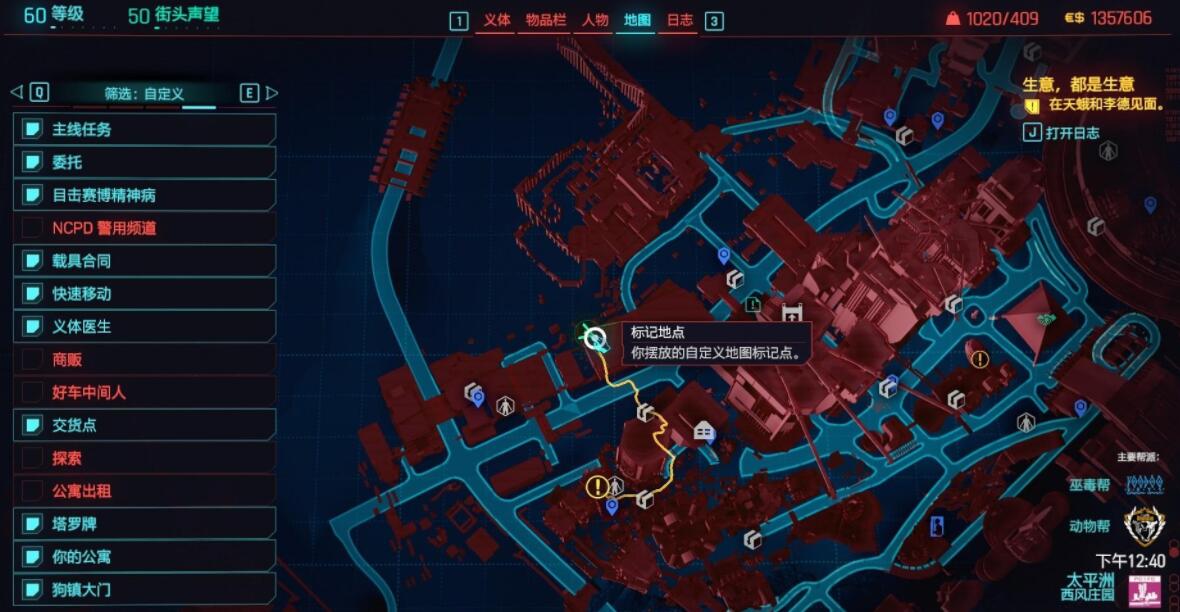Viewport: 1180px width, 612px height.
Task: Toggle the 主线任务 map filter
Action: coord(145,129)
